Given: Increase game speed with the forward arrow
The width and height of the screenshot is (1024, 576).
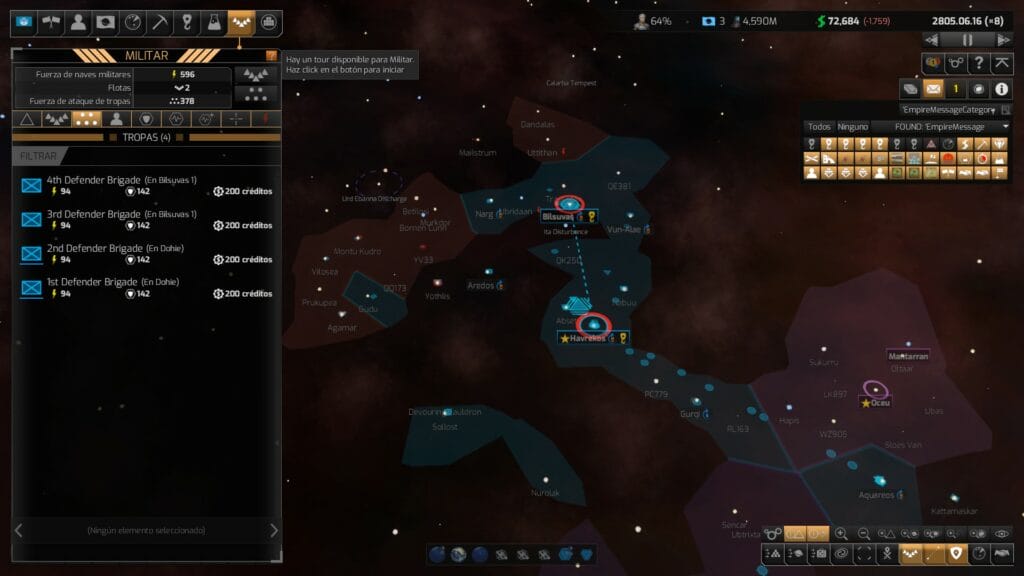Looking at the screenshot, I should [1004, 40].
